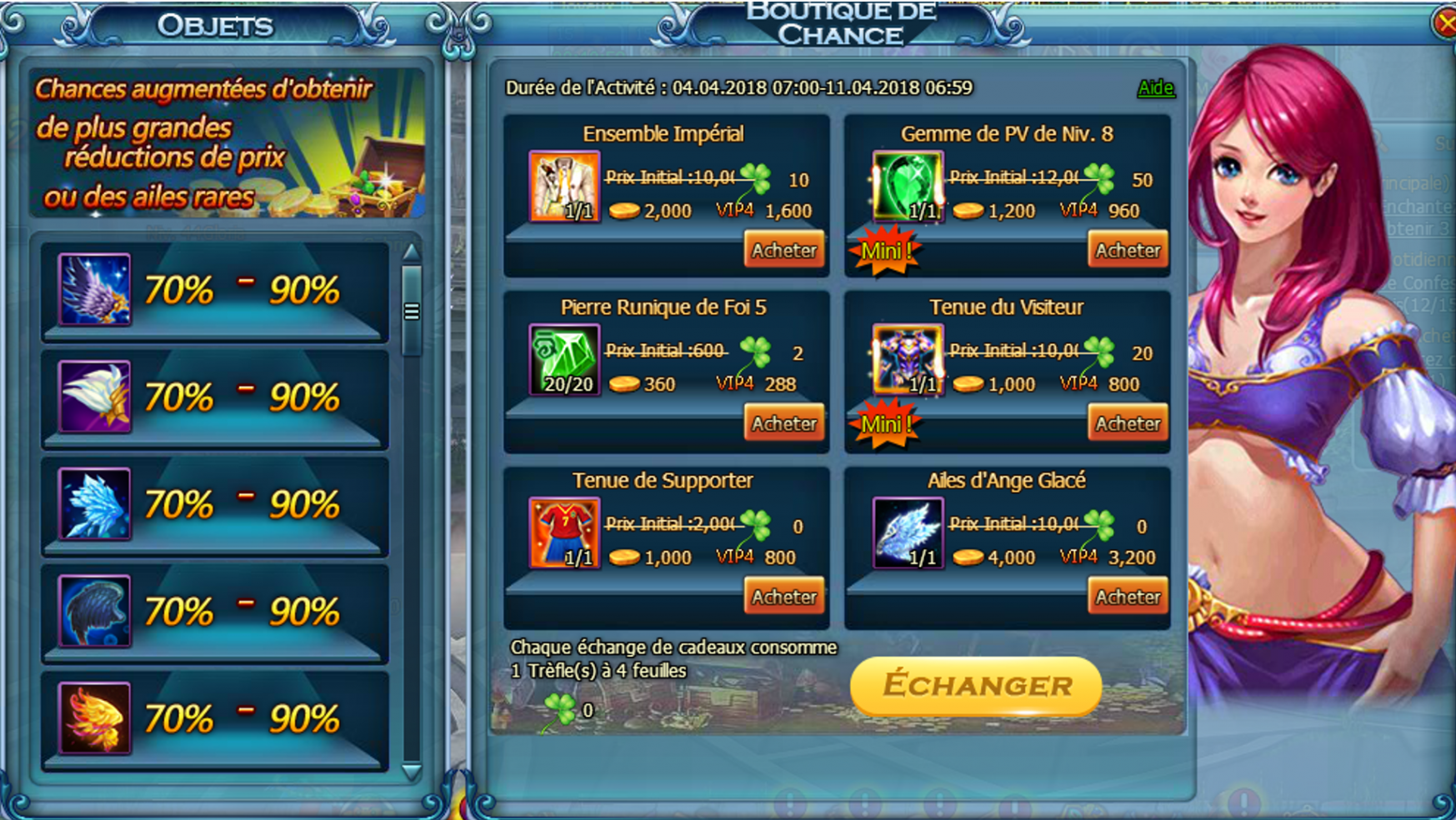This screenshot has width=1456, height=820.
Task: Close the Boutique de Chance window
Action: pyautogui.click(x=1446, y=22)
